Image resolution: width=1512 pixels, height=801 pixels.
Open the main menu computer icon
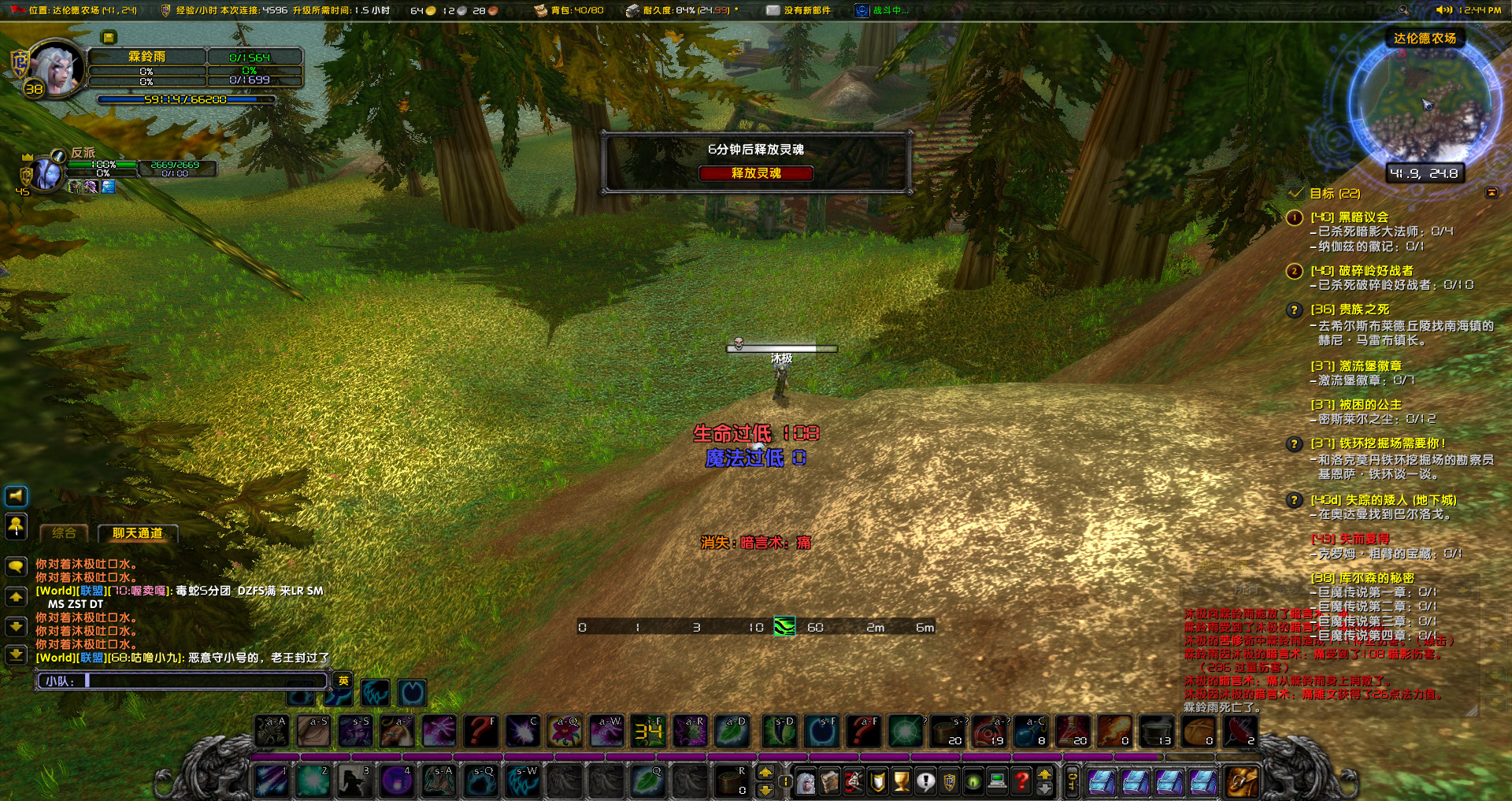pos(997,784)
